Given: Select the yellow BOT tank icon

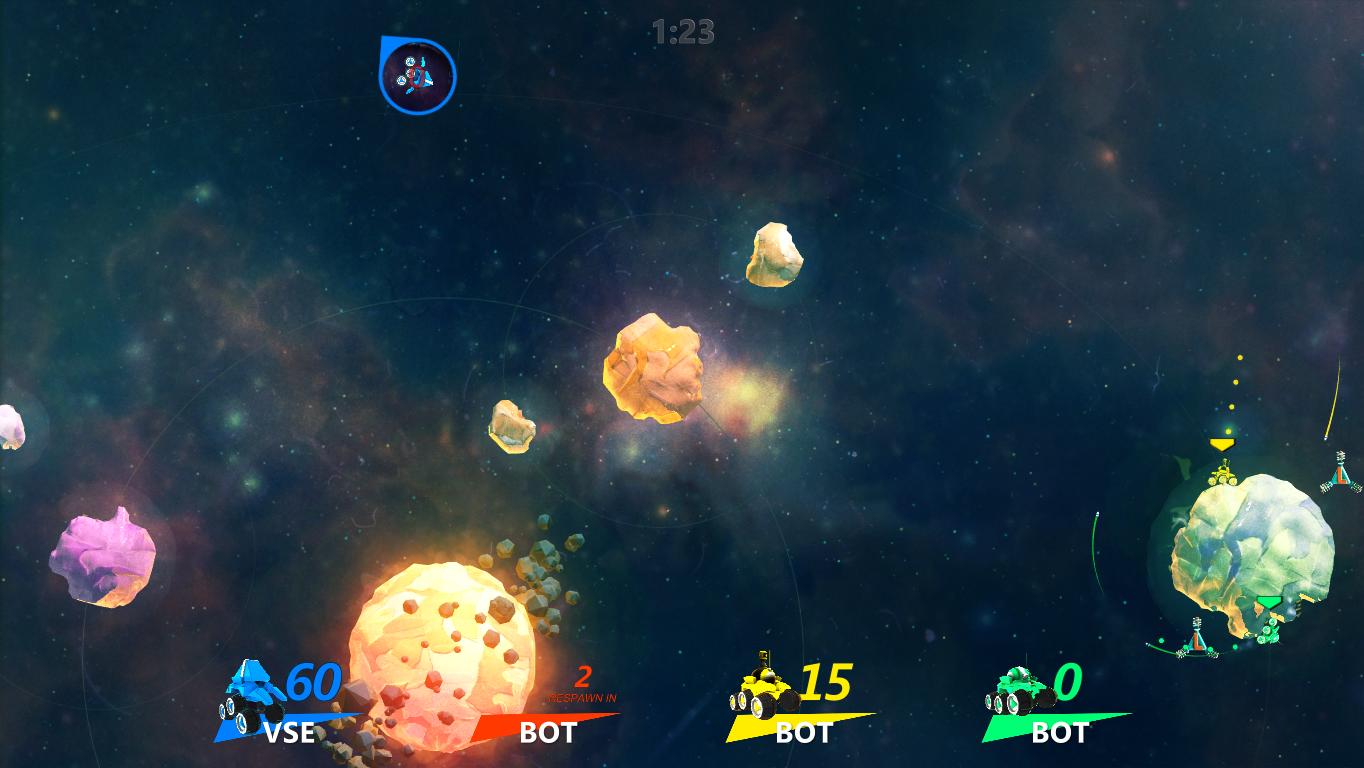Looking at the screenshot, I should coord(763,689).
